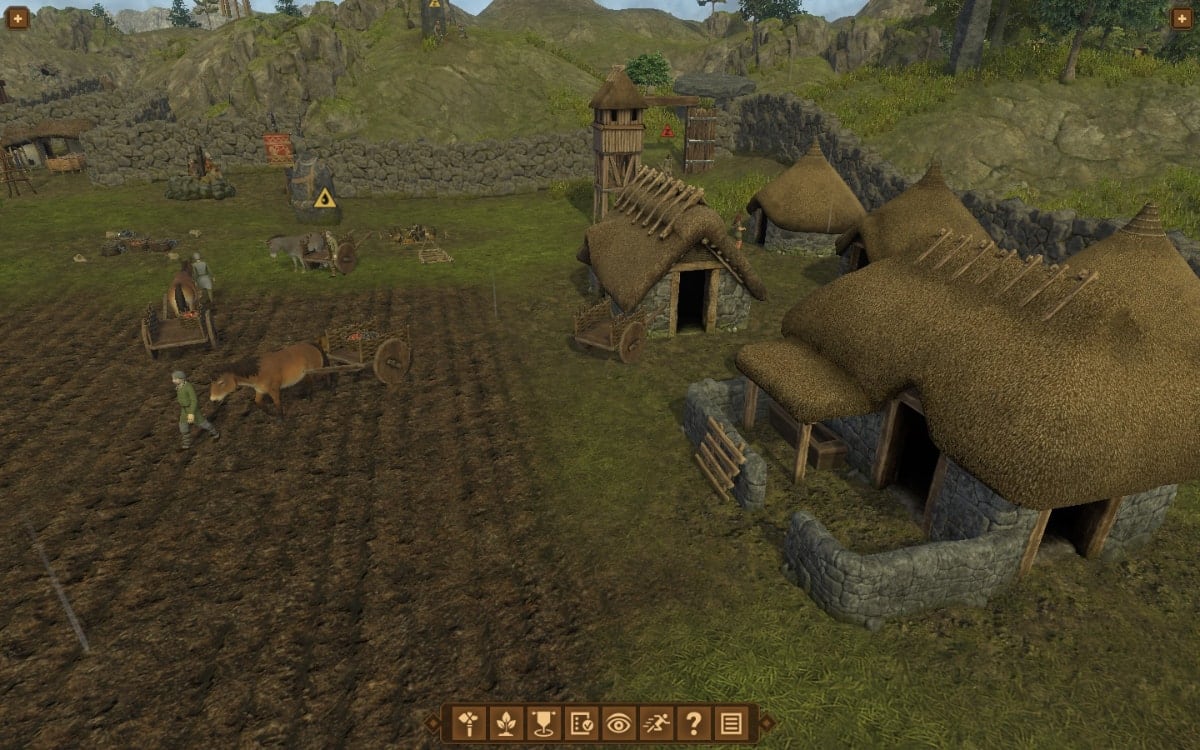Expand the plus button in top-right corner
This screenshot has height=750, width=1200.
[x=1181, y=17]
